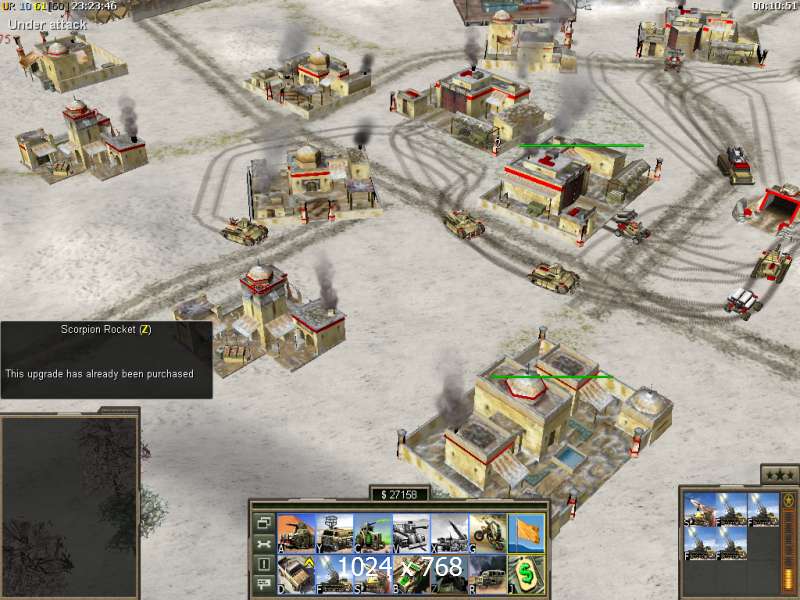This screenshot has height=600, width=800.
Task: Build a Combat Cycle motorcycle
Action: [487, 530]
